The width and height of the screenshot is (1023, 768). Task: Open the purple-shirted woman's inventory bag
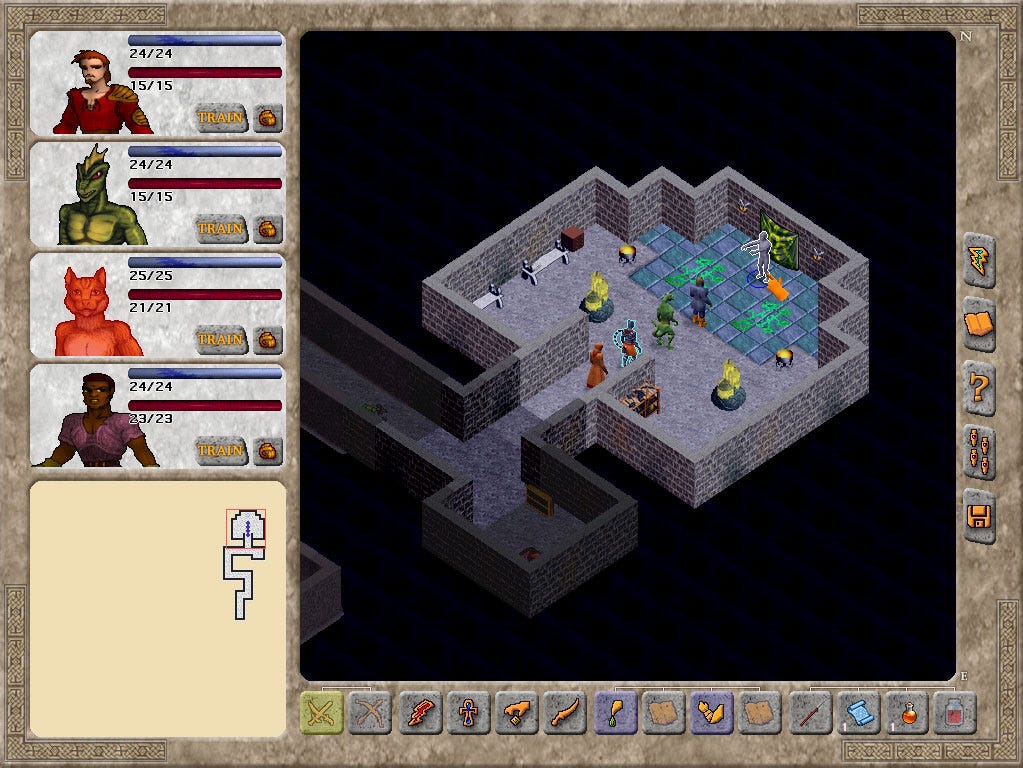(268, 450)
